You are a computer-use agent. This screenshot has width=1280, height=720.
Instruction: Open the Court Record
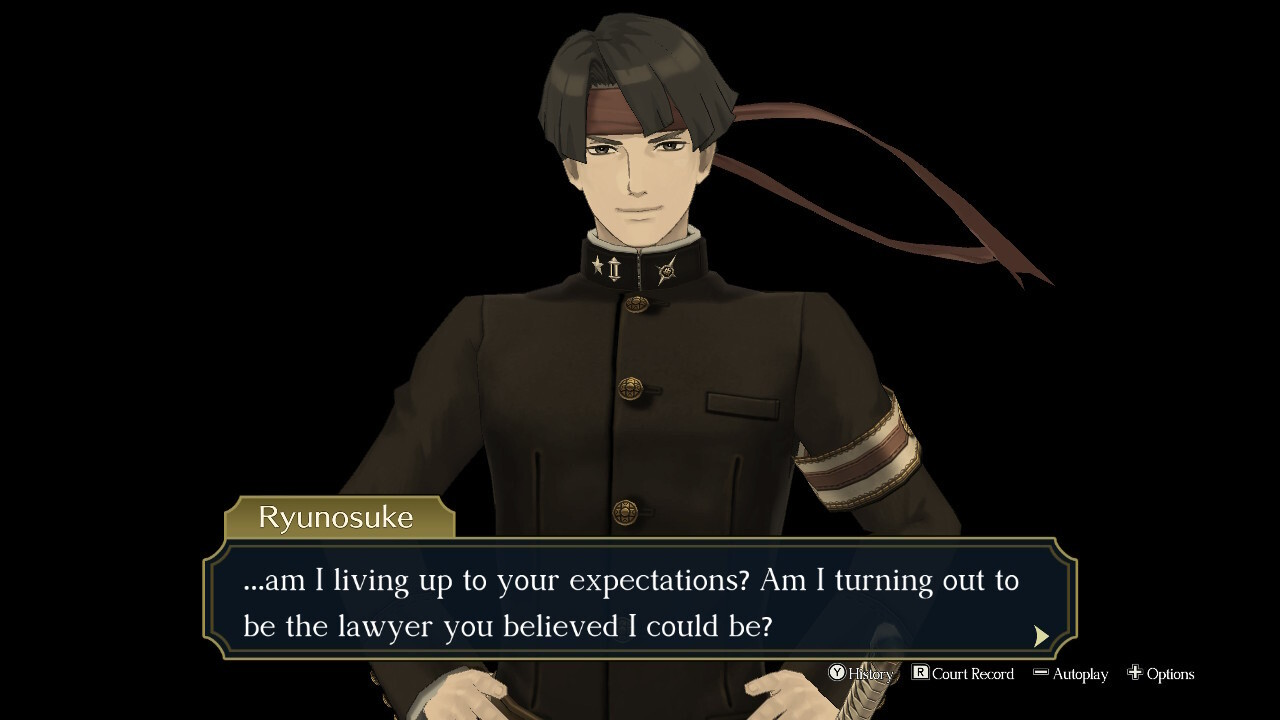pyautogui.click(x=963, y=674)
